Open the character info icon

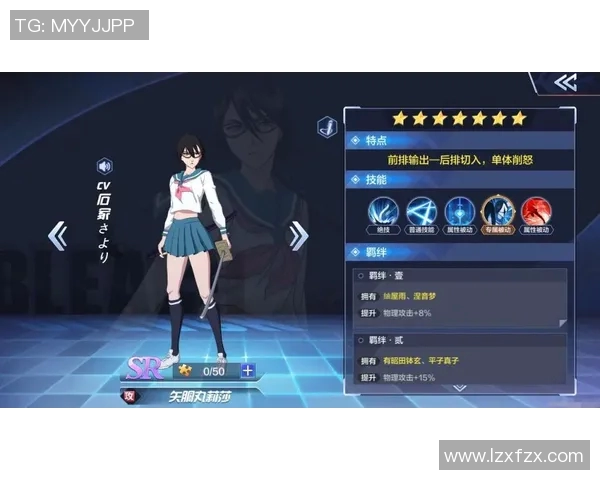point(326,127)
